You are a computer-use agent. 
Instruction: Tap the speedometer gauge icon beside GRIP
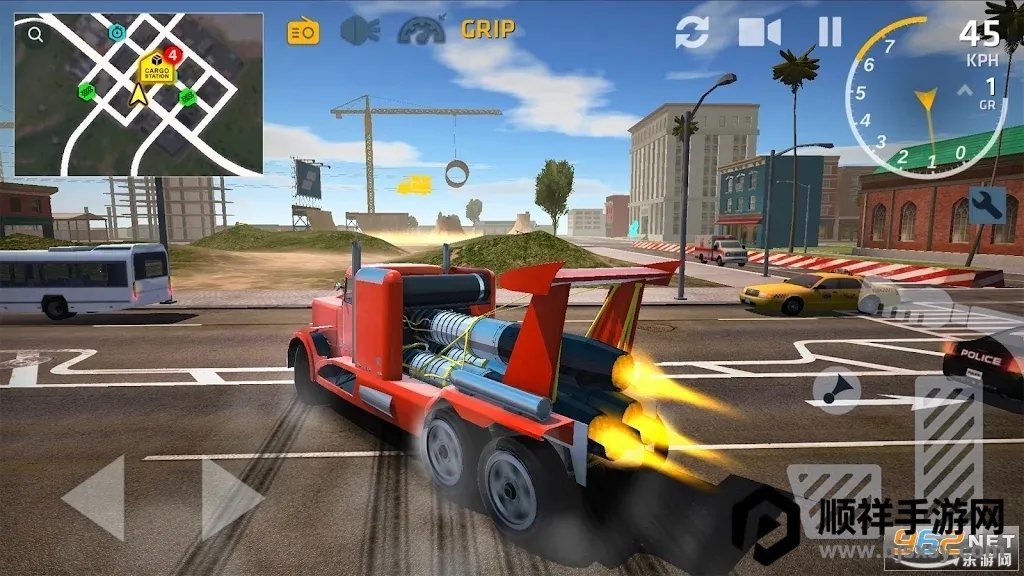coord(421,31)
